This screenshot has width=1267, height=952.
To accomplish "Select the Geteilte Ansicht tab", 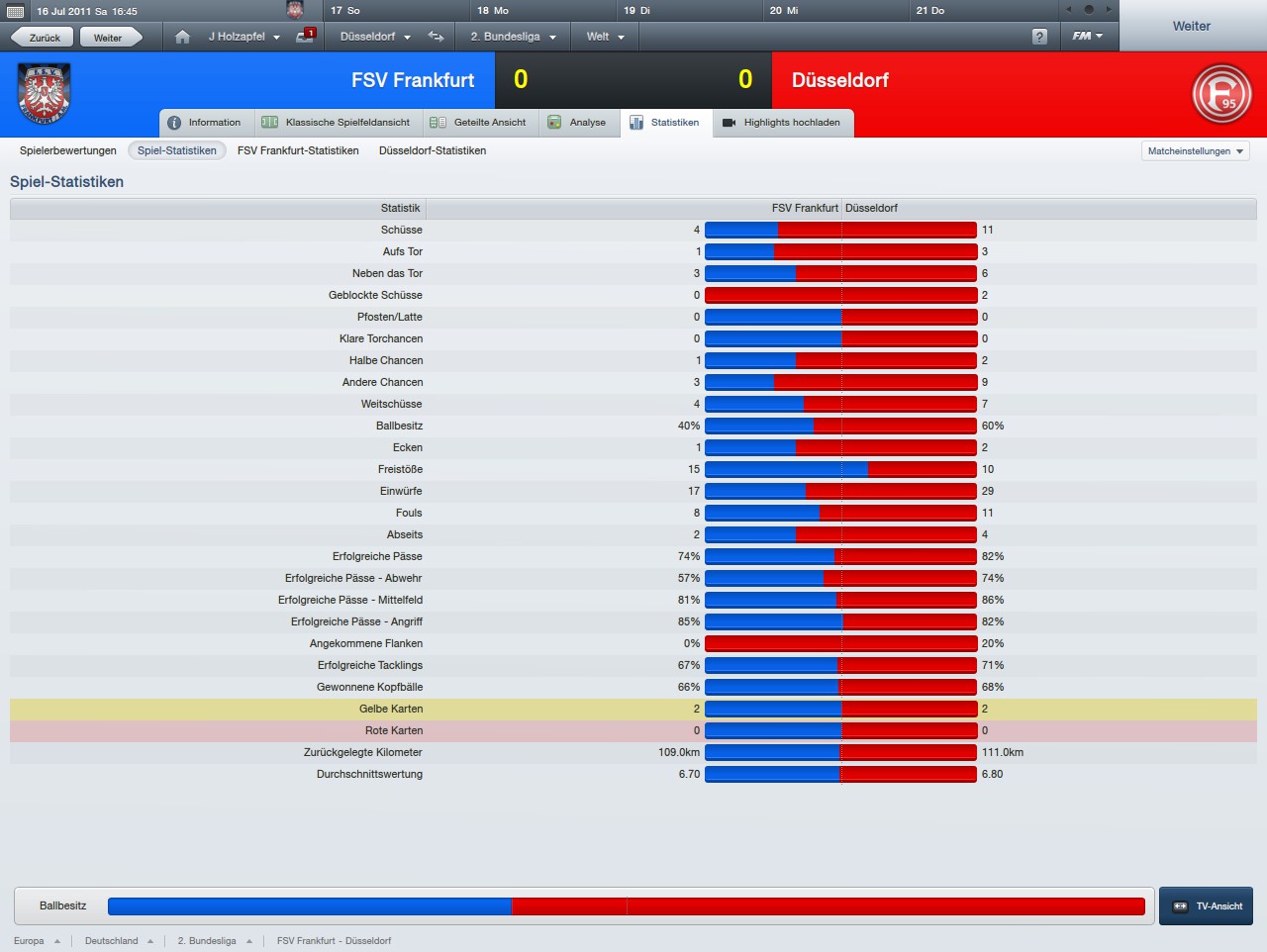I will click(479, 123).
